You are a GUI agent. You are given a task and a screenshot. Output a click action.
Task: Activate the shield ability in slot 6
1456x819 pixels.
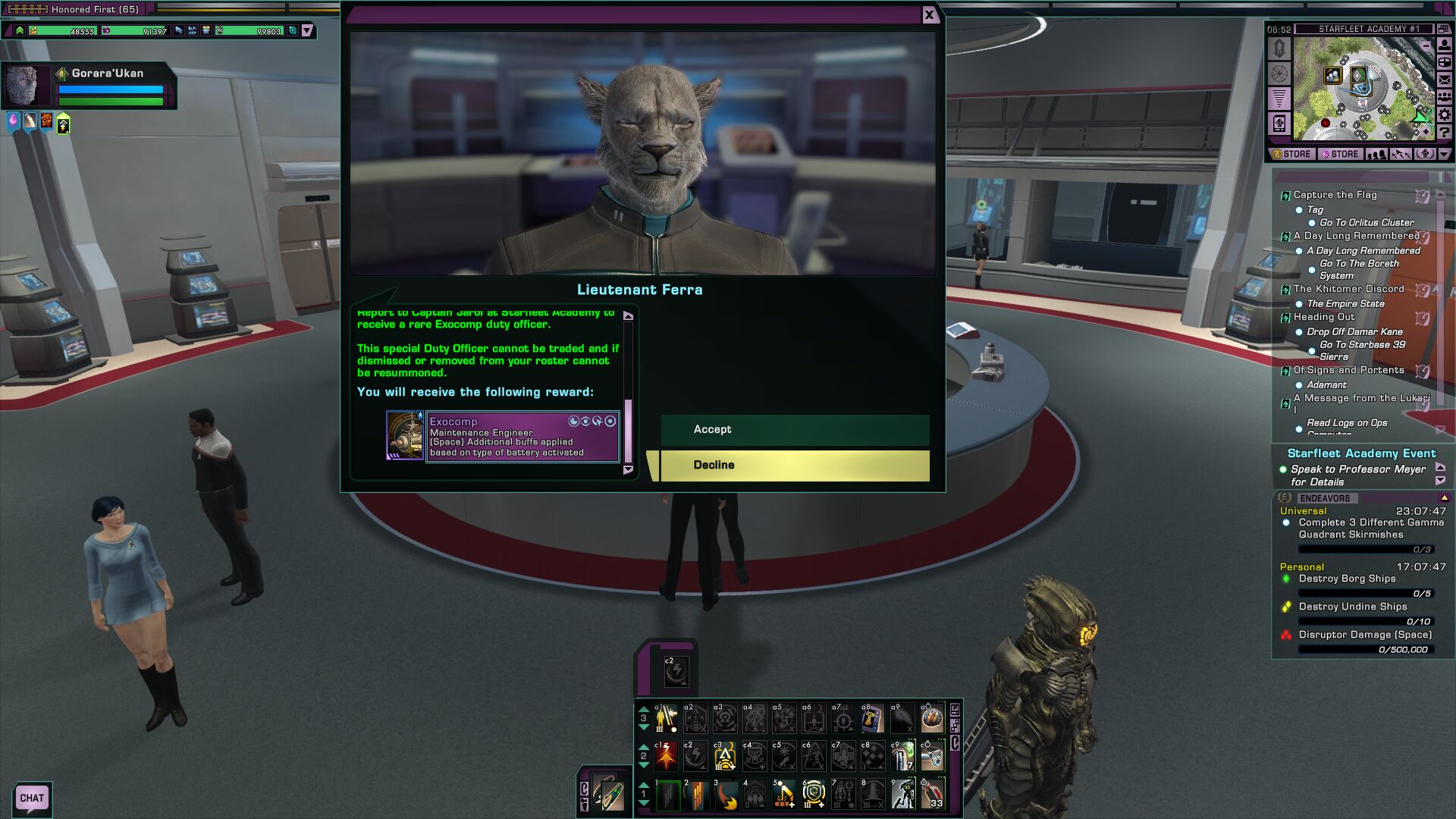[x=814, y=795]
